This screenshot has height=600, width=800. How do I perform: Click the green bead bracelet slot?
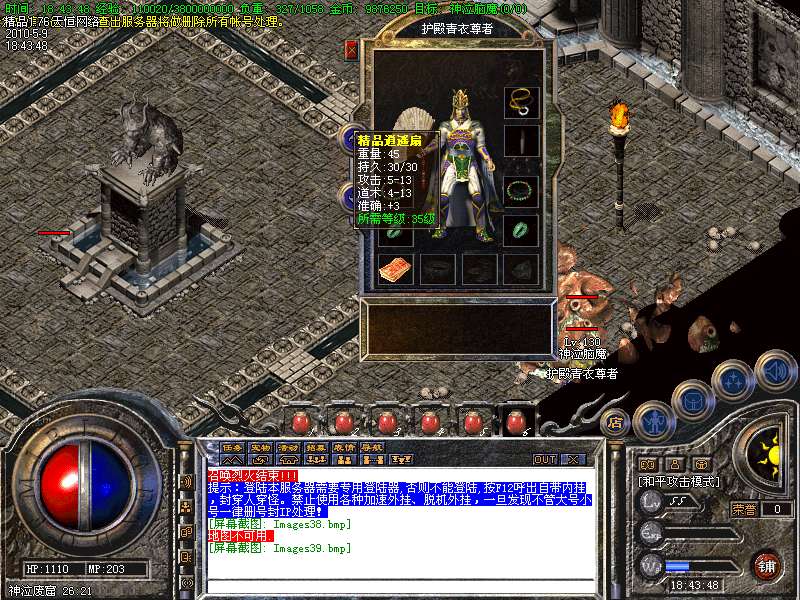[x=520, y=190]
